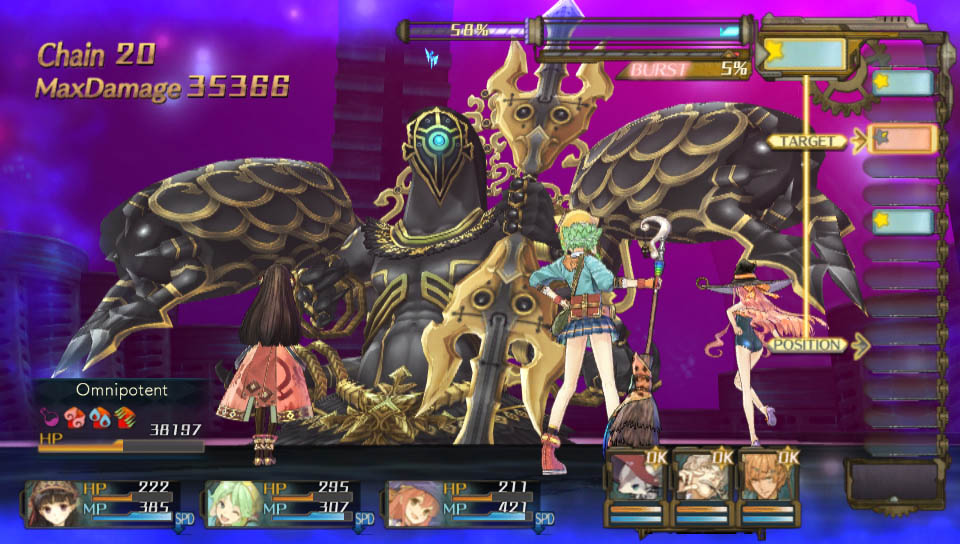This screenshot has height=544, width=960.
Task: Select the pink-haired girl's party portrait
Action: [411, 503]
